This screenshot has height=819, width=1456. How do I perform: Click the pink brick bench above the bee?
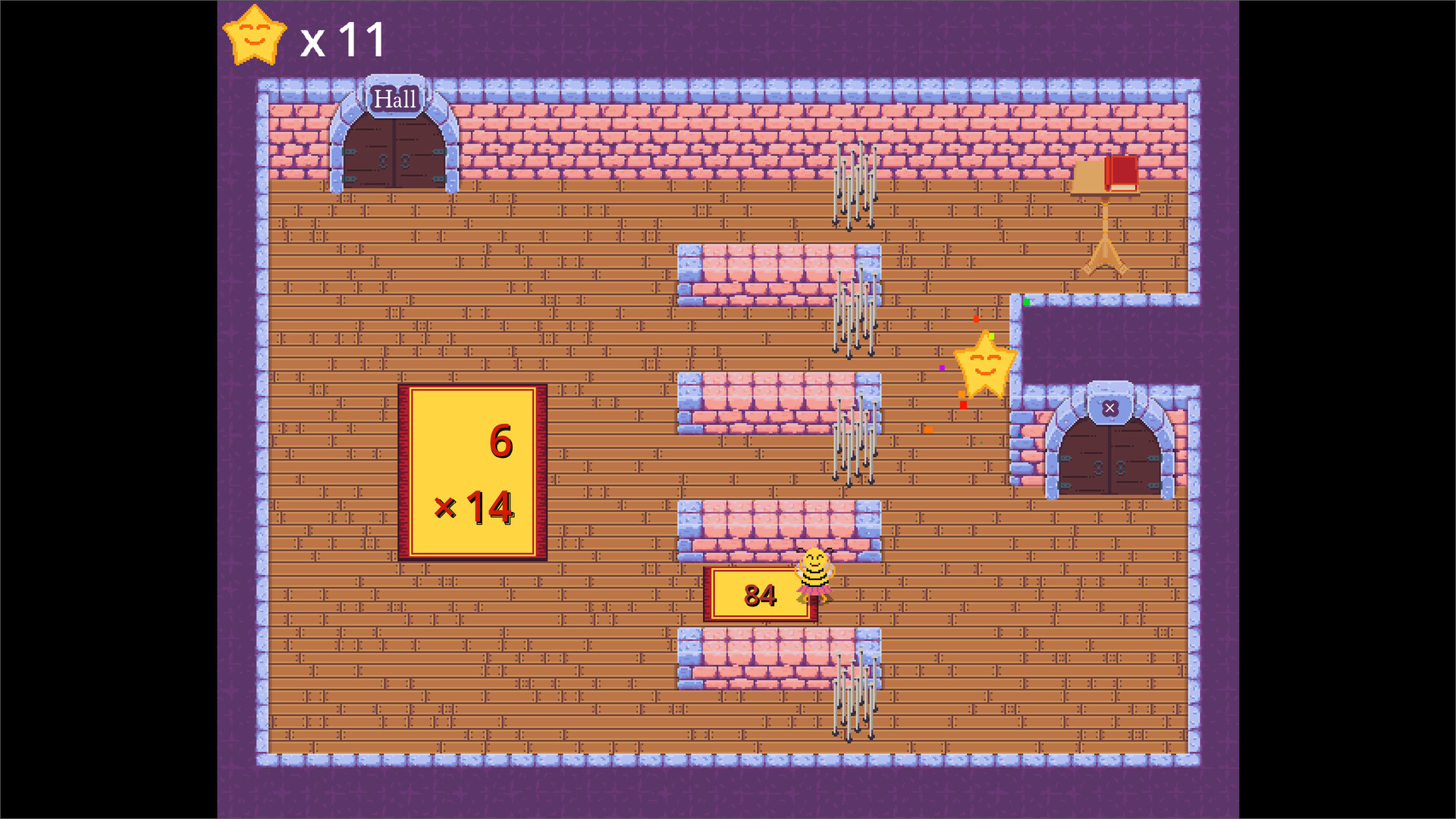click(x=781, y=531)
